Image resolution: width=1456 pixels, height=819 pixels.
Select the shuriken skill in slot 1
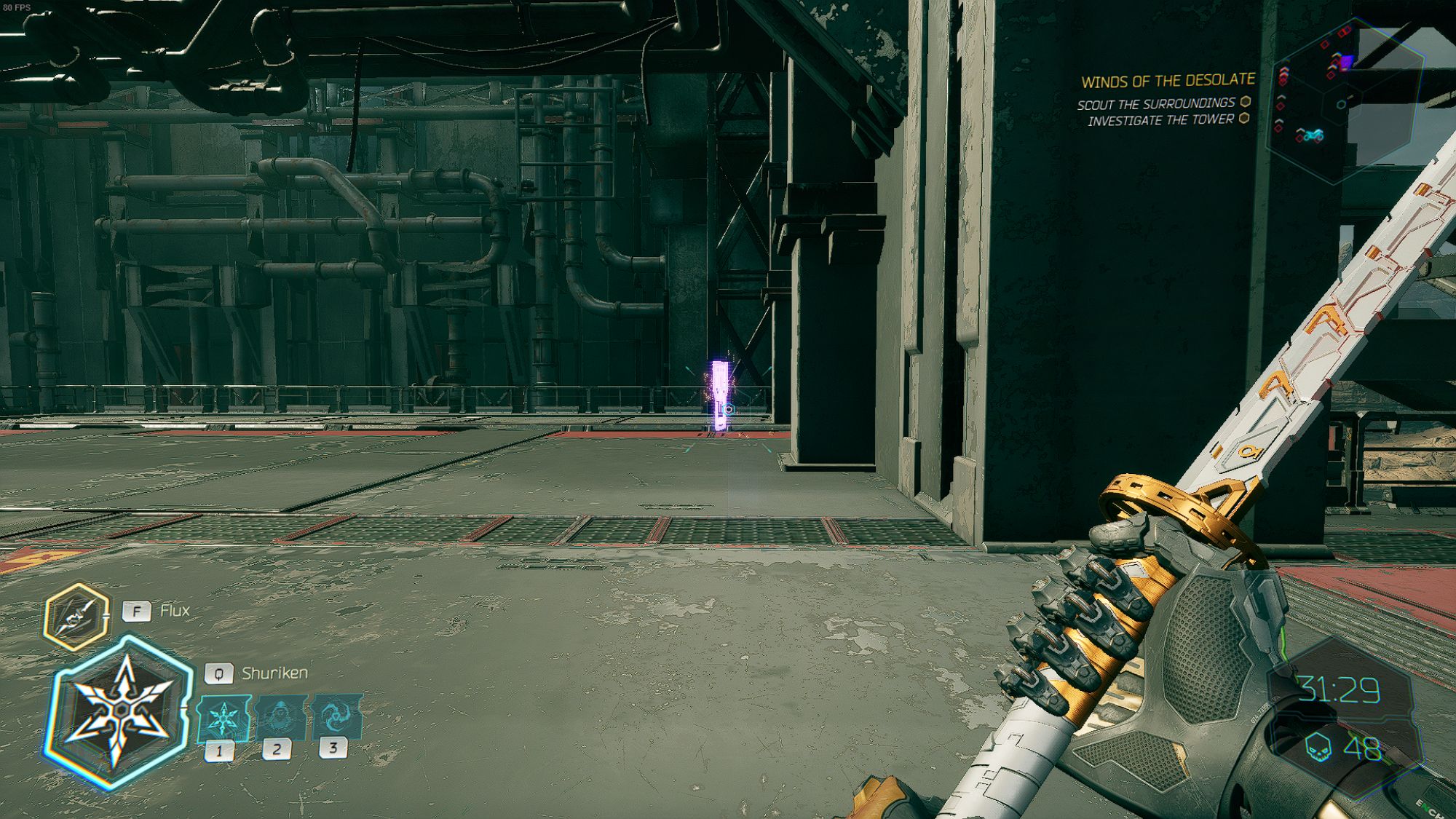point(223,719)
